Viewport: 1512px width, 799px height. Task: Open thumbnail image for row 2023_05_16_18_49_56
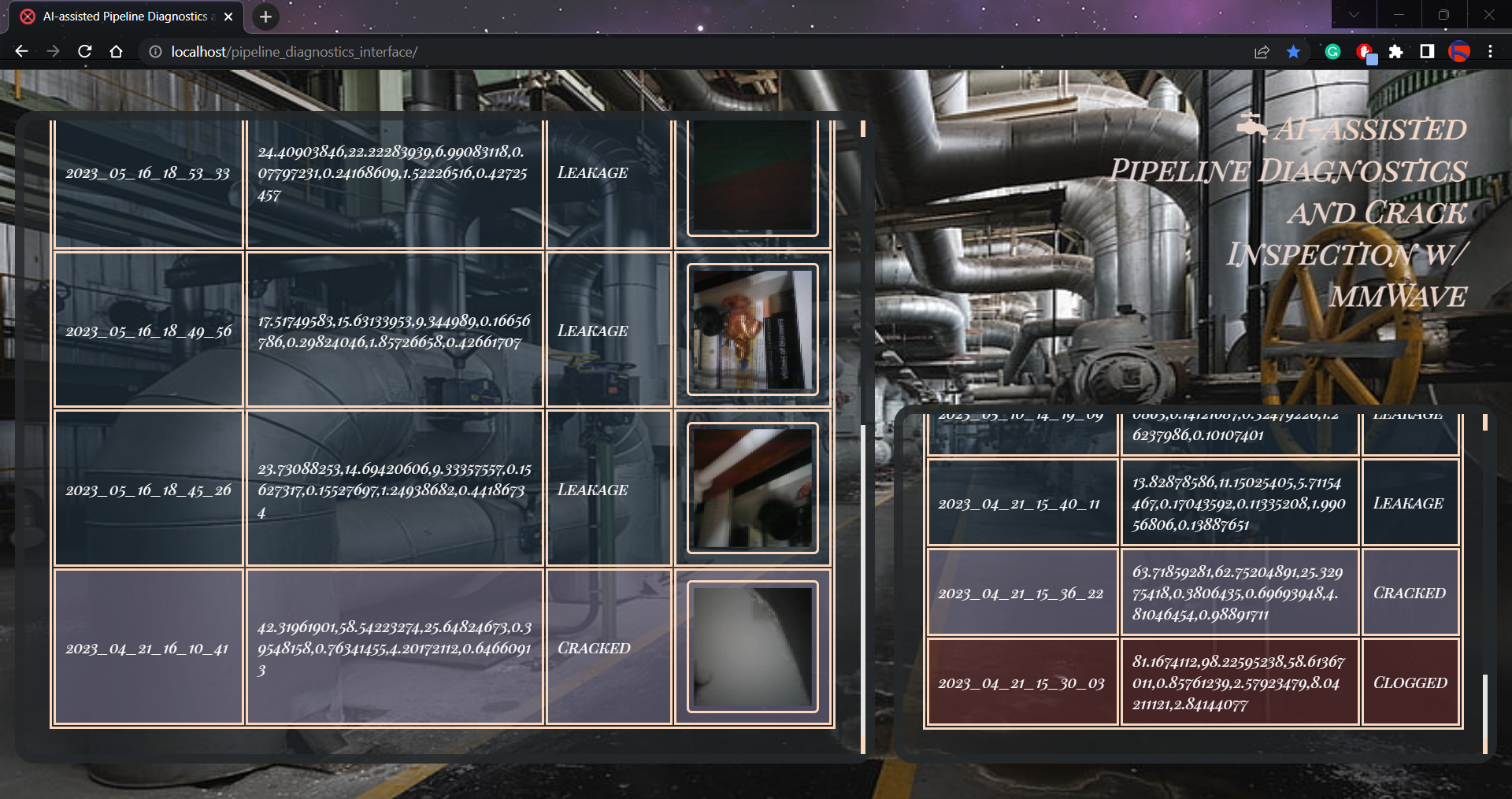[751, 331]
